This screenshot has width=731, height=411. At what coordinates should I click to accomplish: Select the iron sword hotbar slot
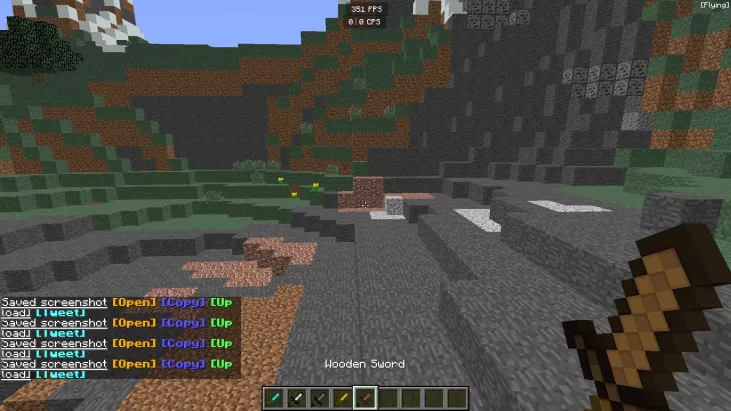298,398
